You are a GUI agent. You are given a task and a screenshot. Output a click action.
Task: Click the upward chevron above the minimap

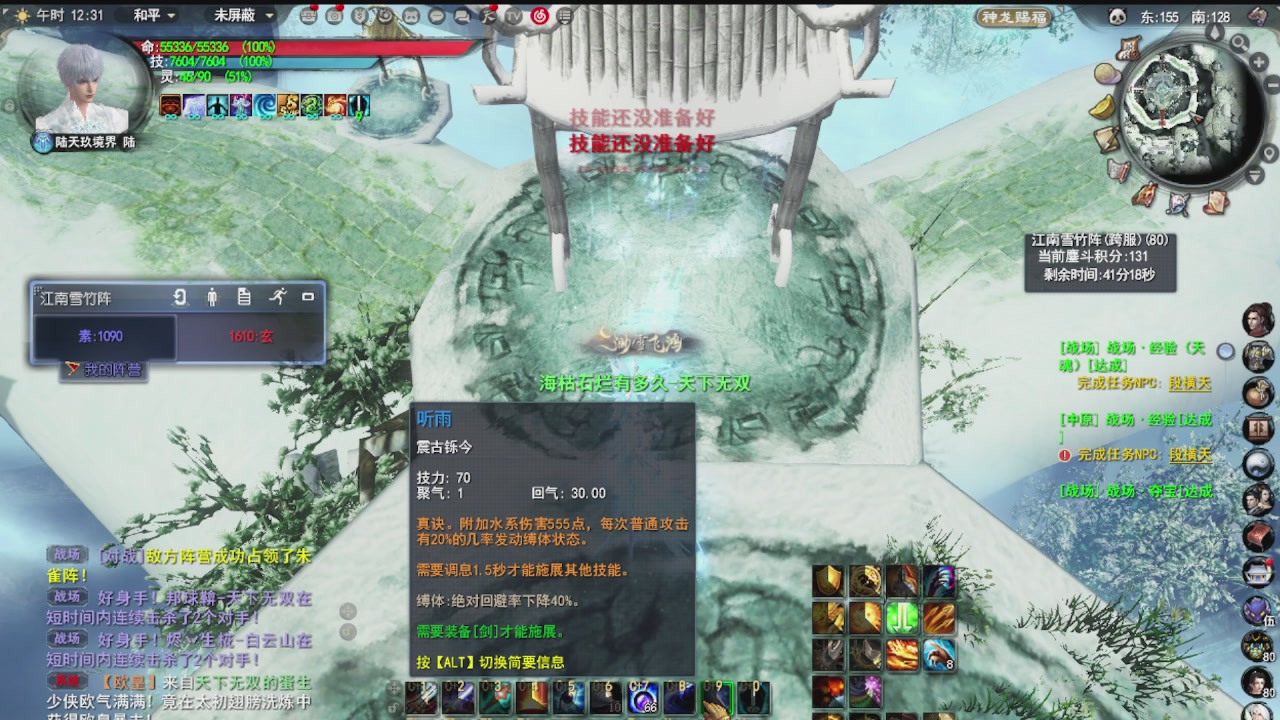(1214, 32)
